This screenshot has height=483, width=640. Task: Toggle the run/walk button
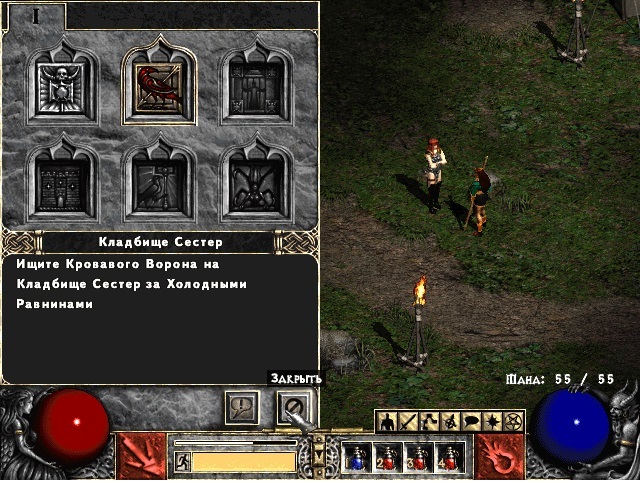182,461
